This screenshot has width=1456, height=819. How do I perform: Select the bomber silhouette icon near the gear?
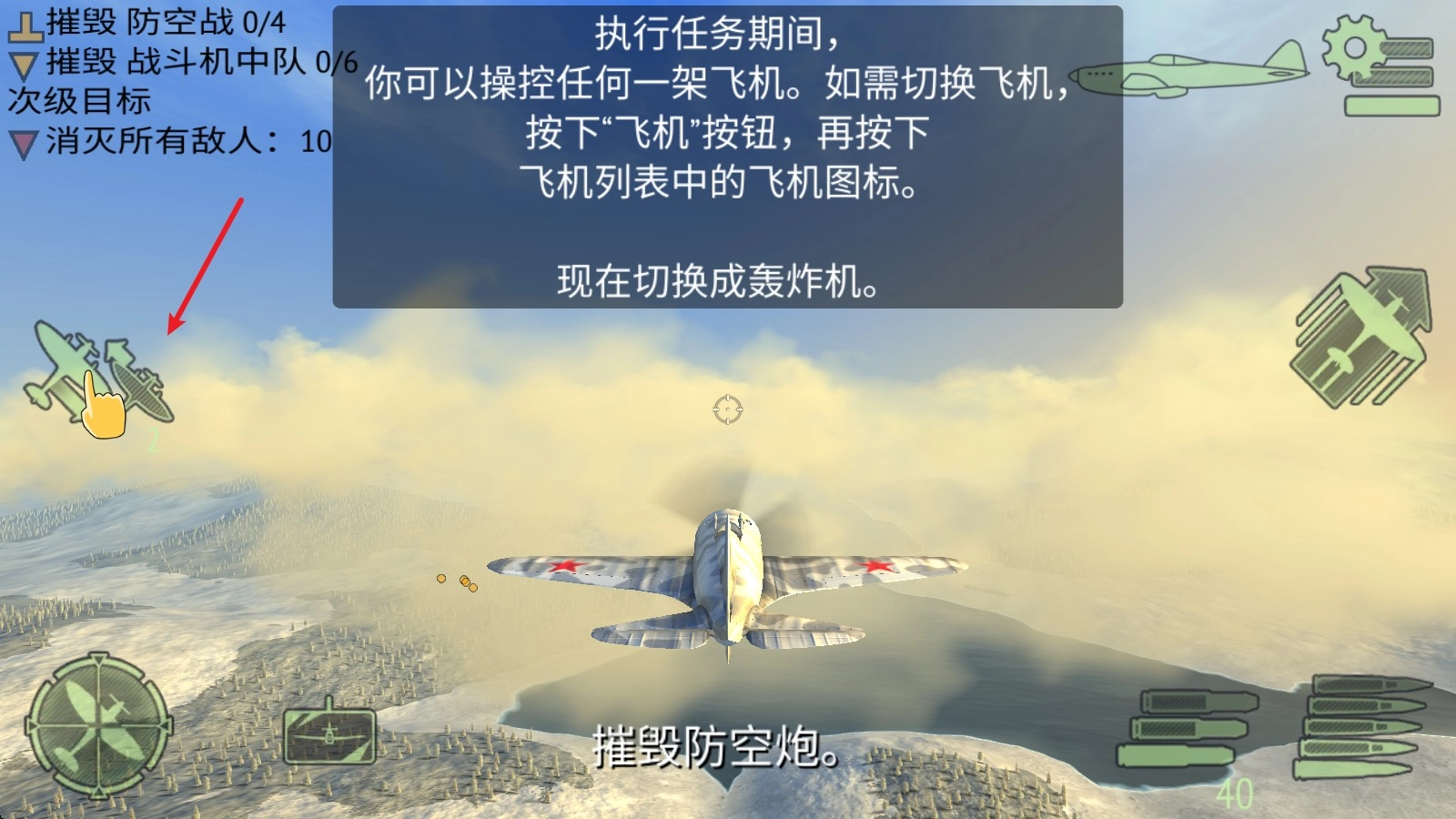[1188, 71]
